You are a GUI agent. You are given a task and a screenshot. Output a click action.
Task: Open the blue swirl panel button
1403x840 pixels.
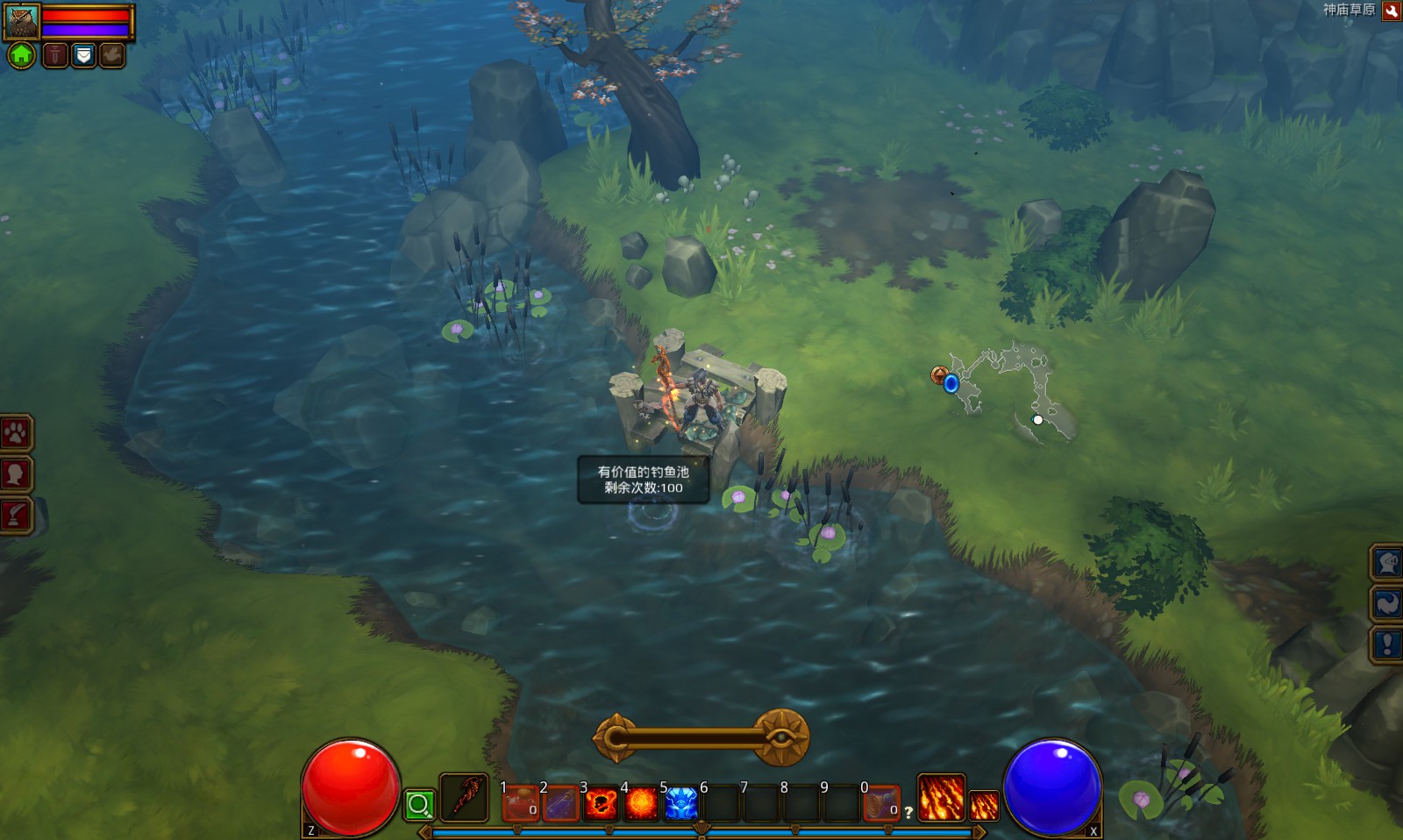(x=1387, y=603)
